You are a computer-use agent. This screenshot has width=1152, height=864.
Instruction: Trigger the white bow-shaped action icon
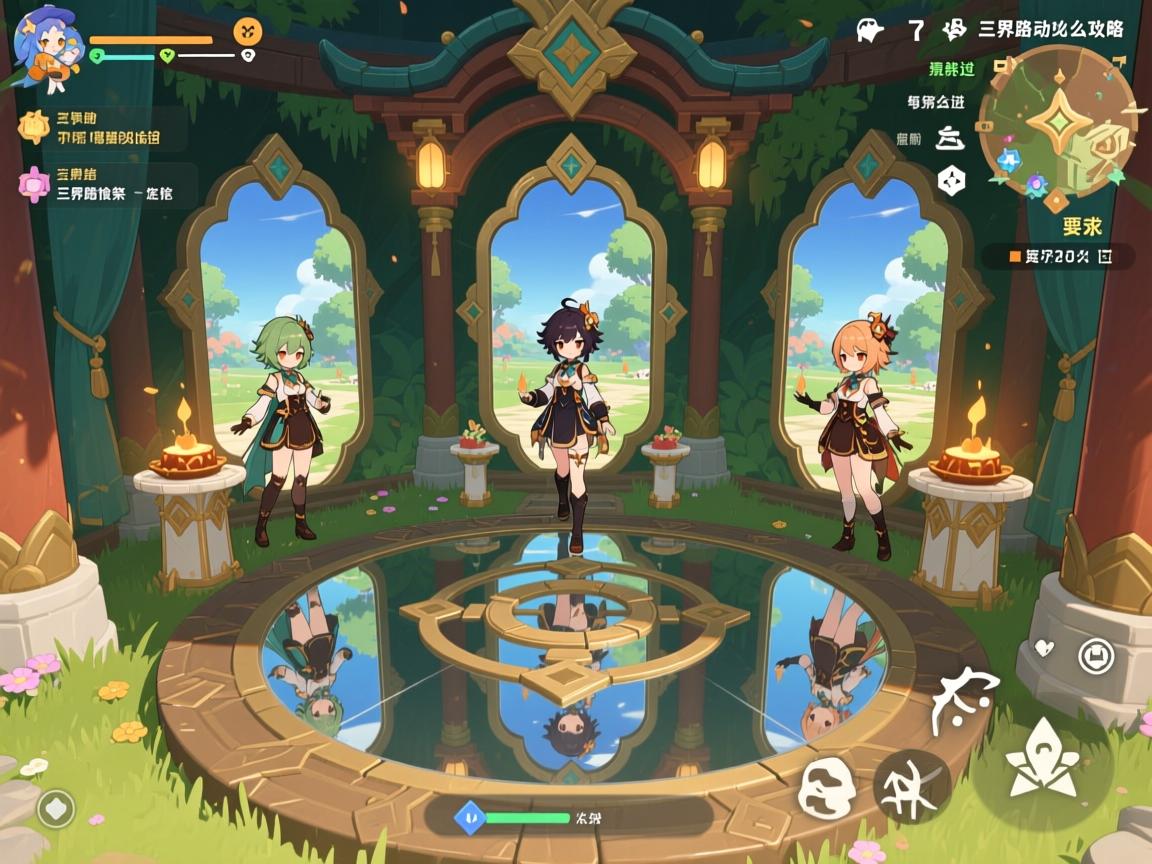tap(964, 699)
